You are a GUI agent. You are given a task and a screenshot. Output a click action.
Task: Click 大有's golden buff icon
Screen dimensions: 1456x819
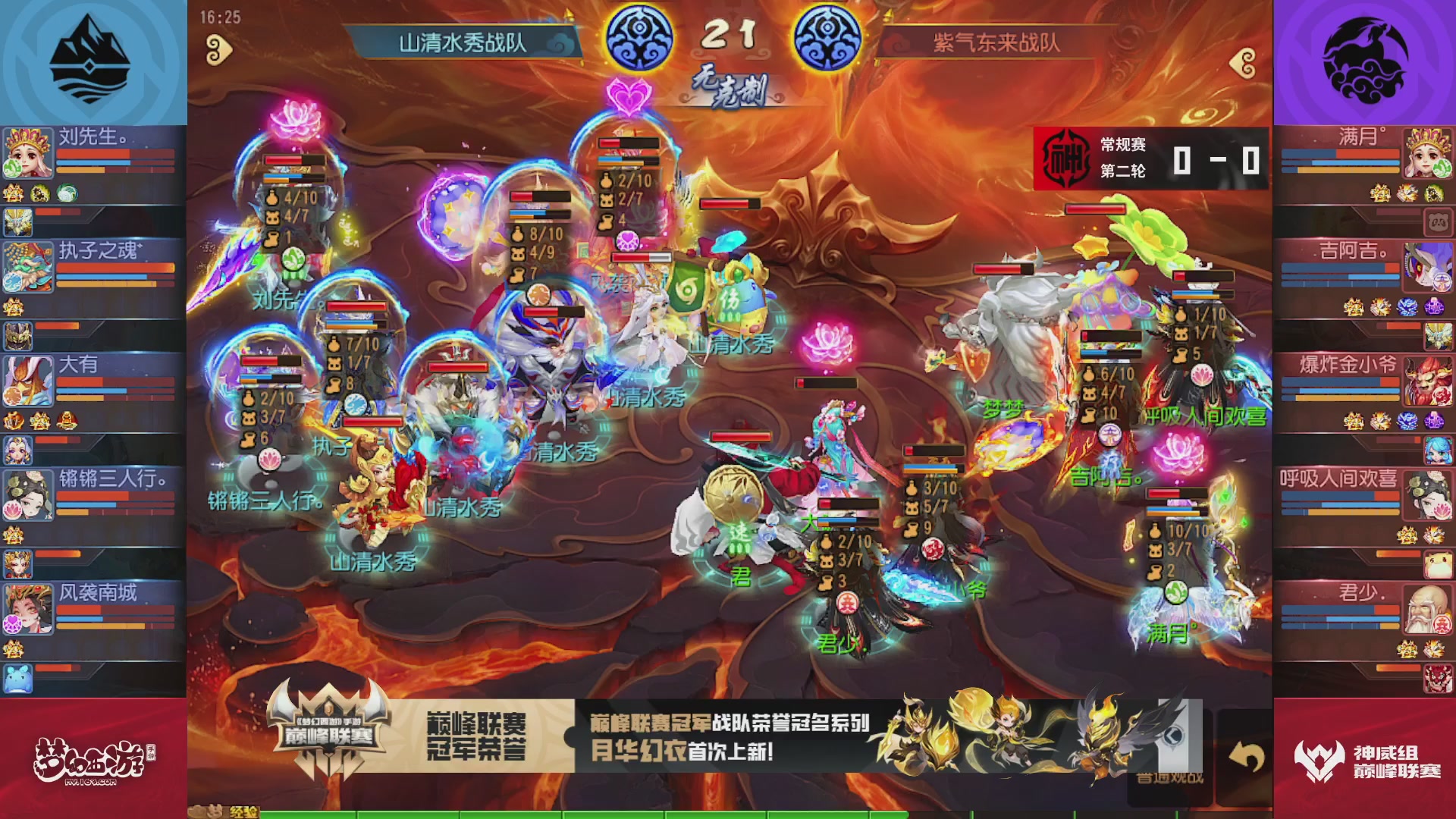[38, 421]
